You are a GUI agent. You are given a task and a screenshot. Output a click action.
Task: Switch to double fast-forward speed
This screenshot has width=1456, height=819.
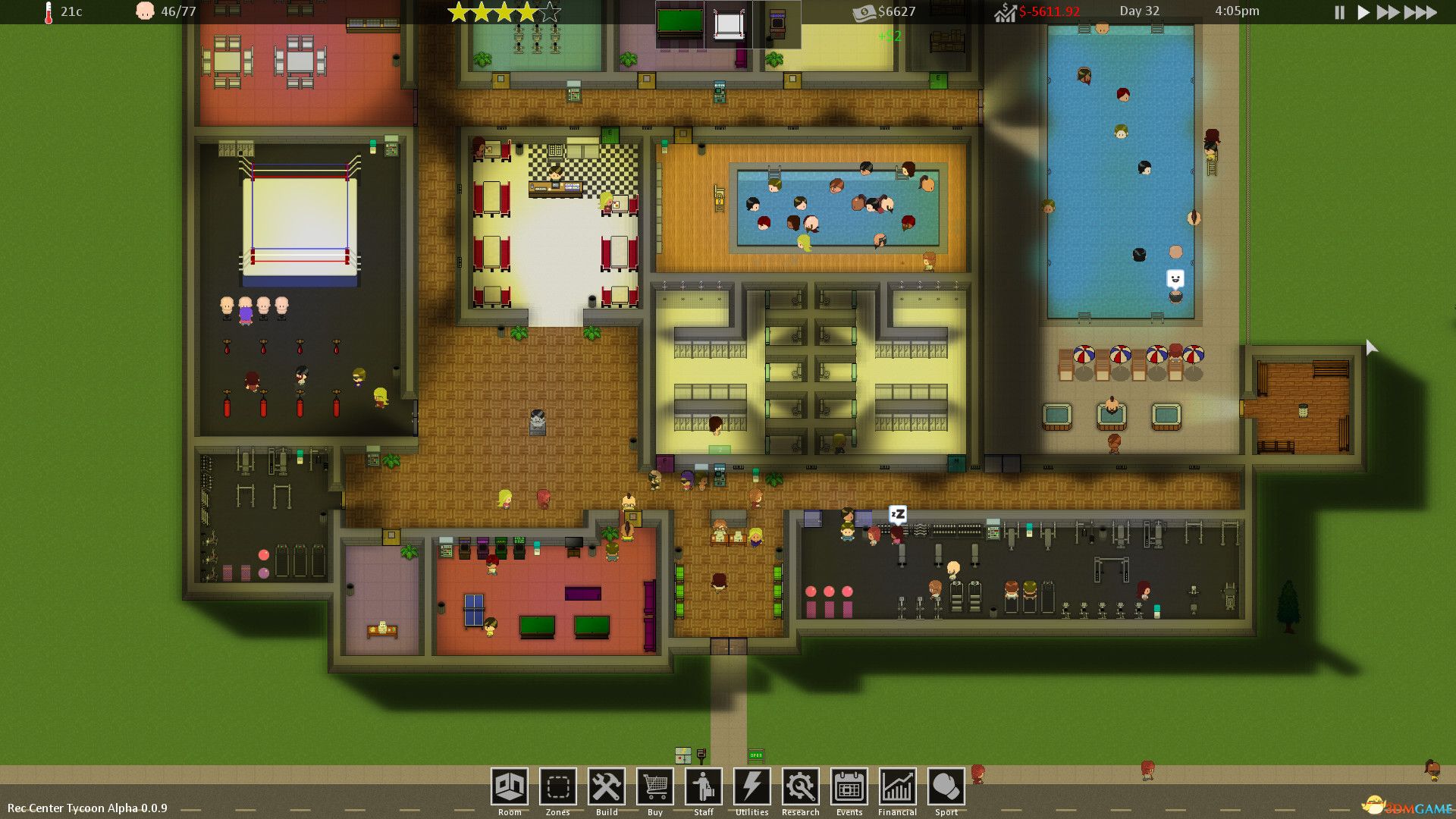pos(1388,12)
